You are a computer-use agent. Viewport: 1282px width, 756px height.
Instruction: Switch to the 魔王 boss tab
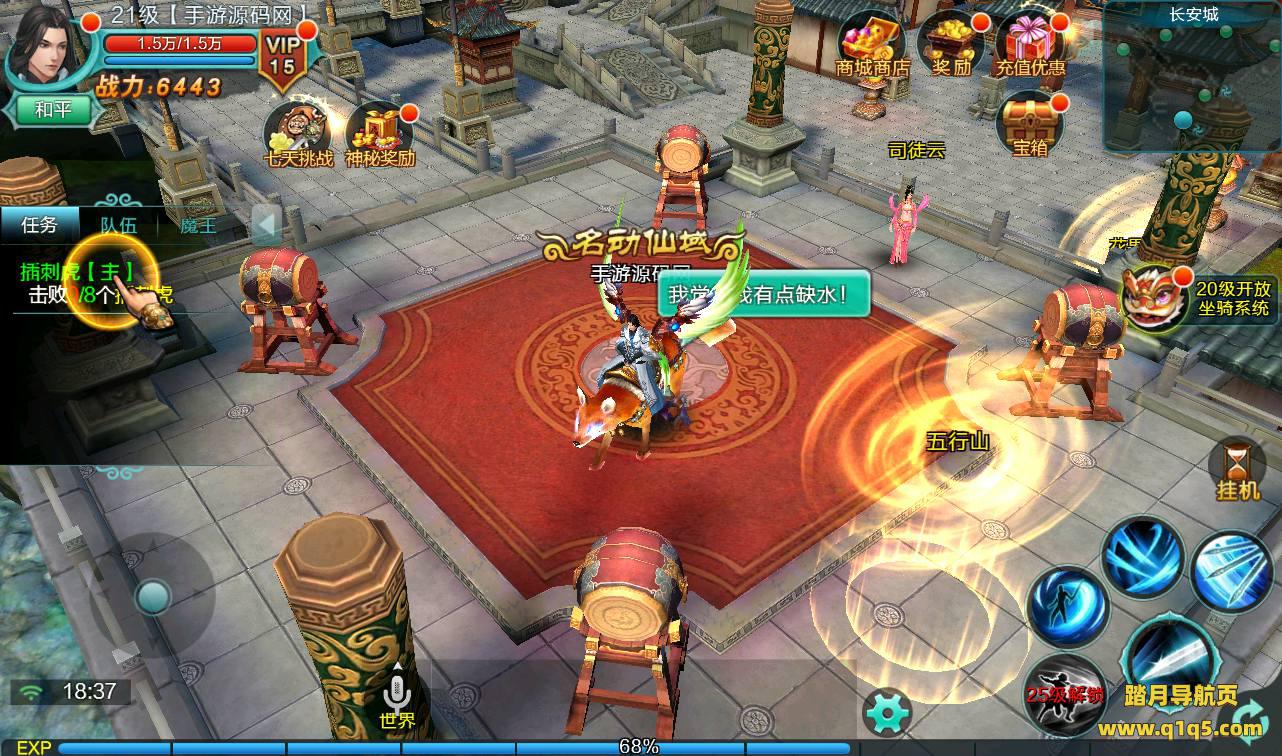click(x=198, y=225)
